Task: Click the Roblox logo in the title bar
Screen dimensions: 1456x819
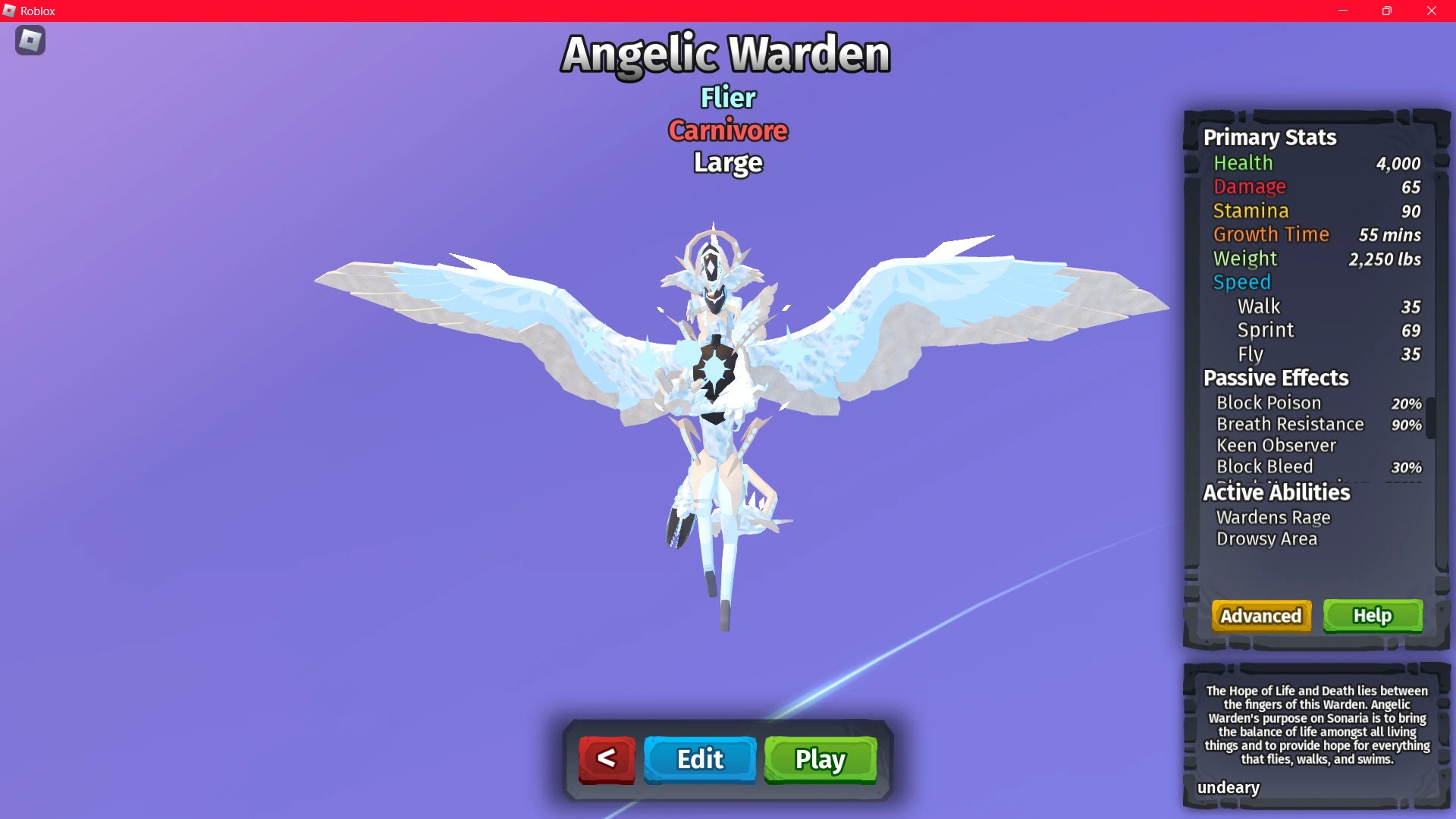Action: pyautogui.click(x=11, y=11)
